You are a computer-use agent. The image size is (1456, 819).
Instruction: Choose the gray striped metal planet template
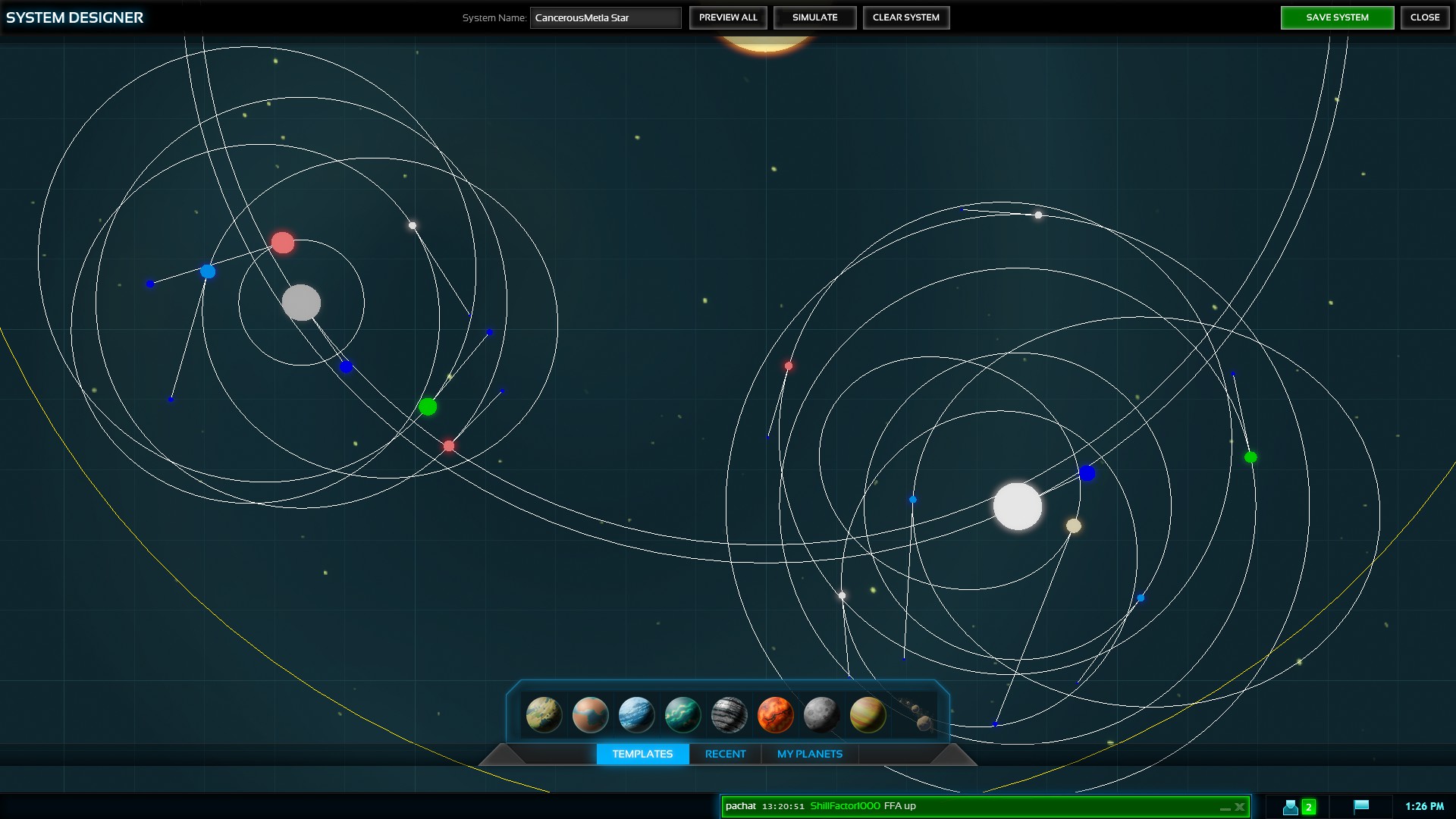[729, 714]
